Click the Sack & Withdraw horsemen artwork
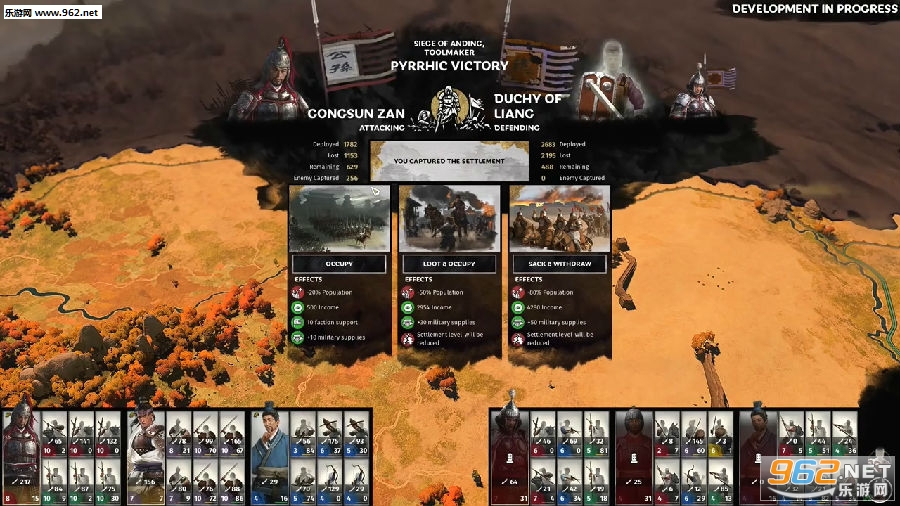Viewport: 900px width, 506px height. [x=559, y=219]
